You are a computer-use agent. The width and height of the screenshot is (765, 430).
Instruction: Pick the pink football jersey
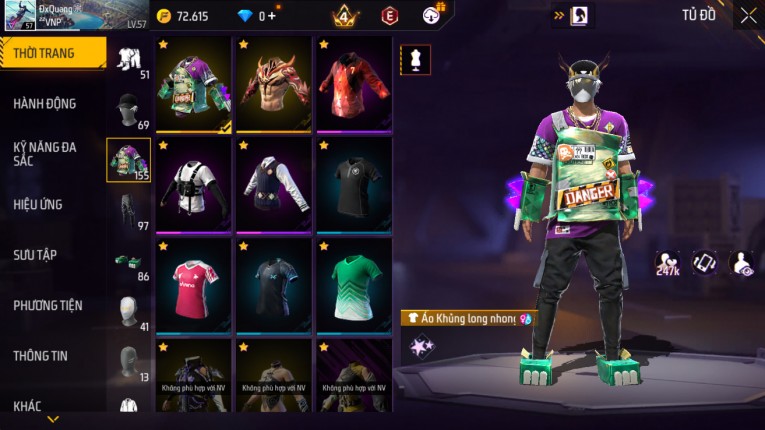[194, 284]
